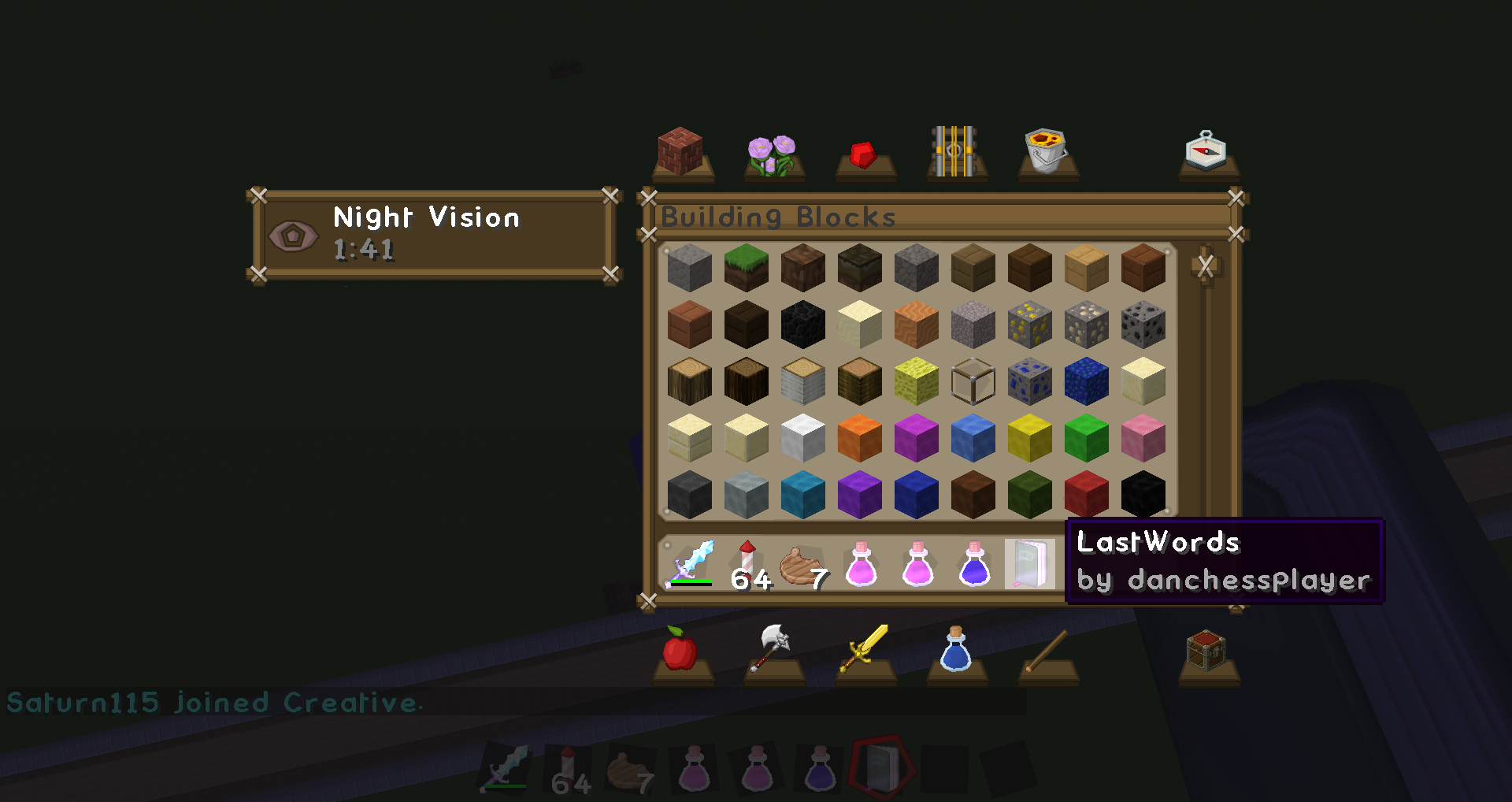Screen dimensions: 1512x802
Task: Choose the orange wool block
Action: coord(859,438)
